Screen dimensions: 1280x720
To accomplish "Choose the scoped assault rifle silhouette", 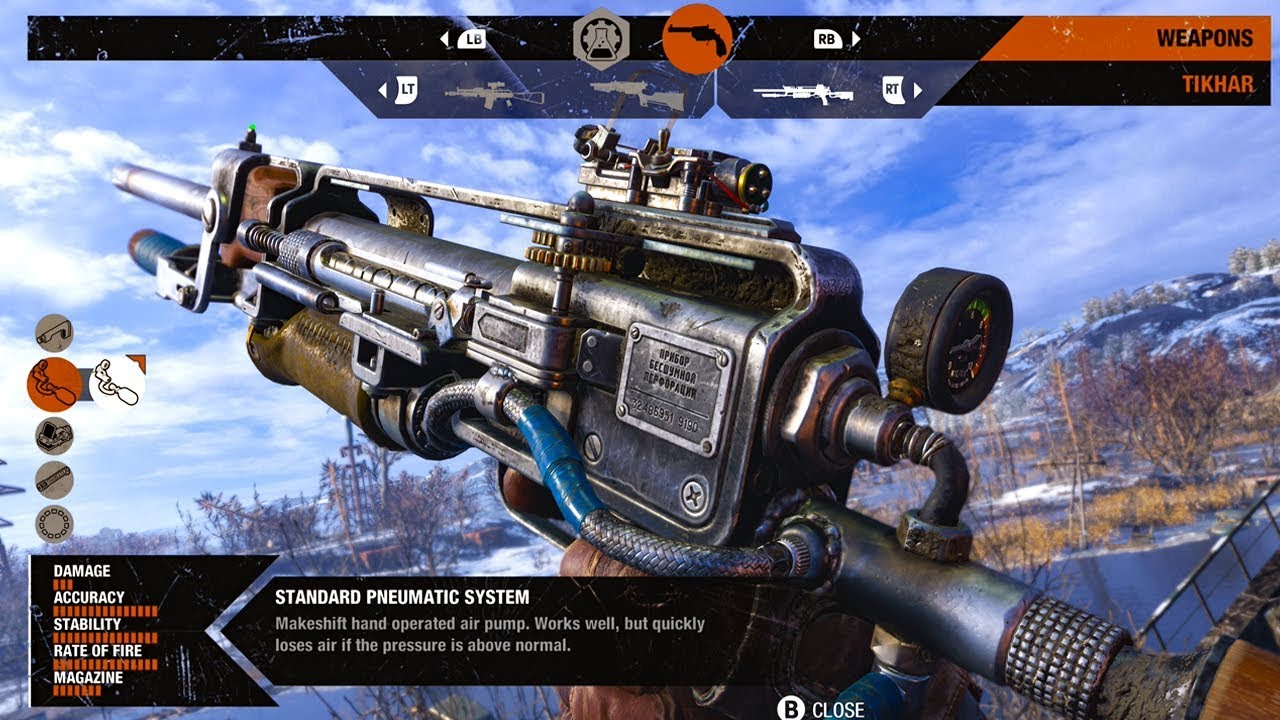I will (x=493, y=93).
